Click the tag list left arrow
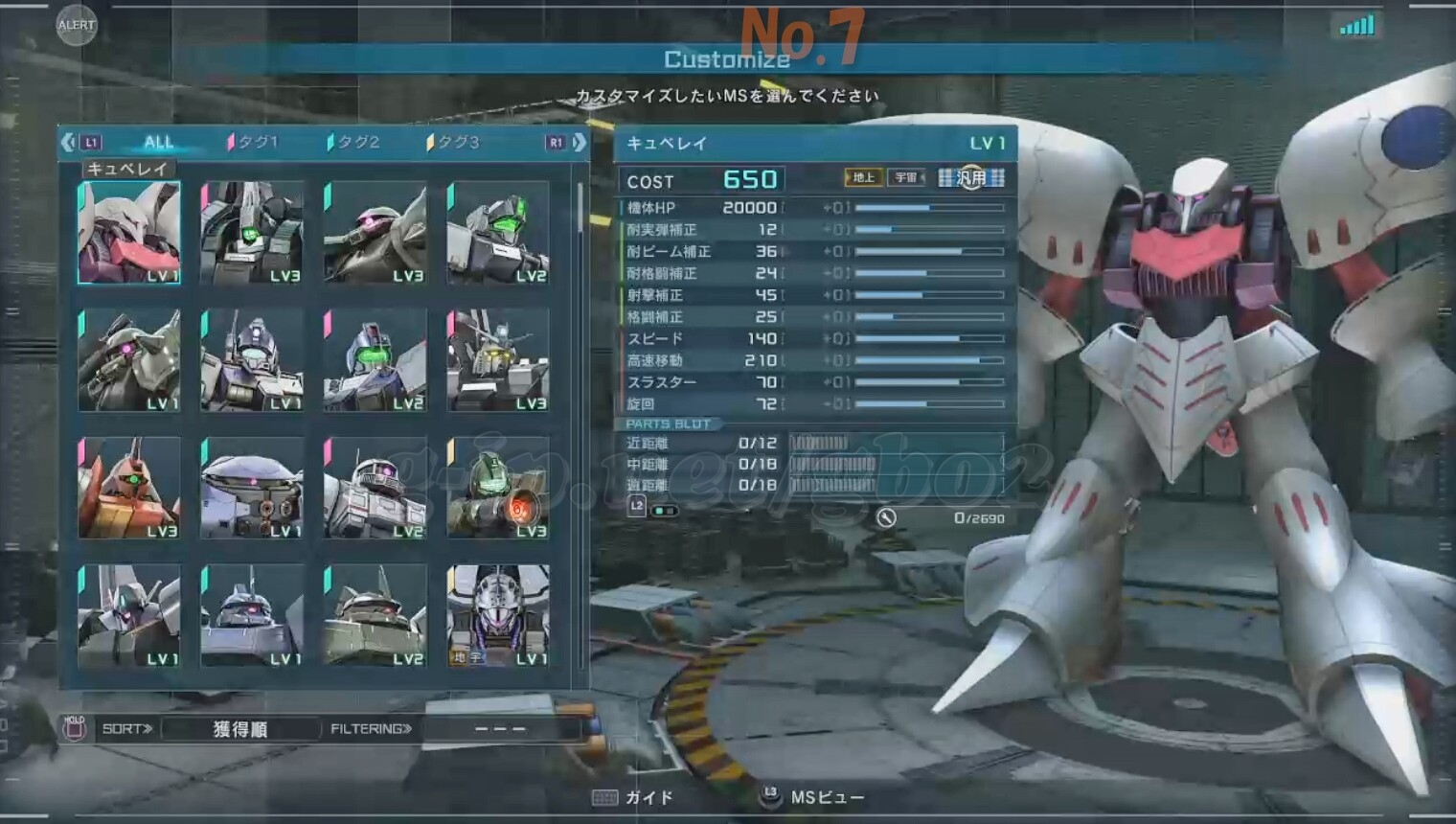The height and width of the screenshot is (824, 1456). tap(68, 143)
